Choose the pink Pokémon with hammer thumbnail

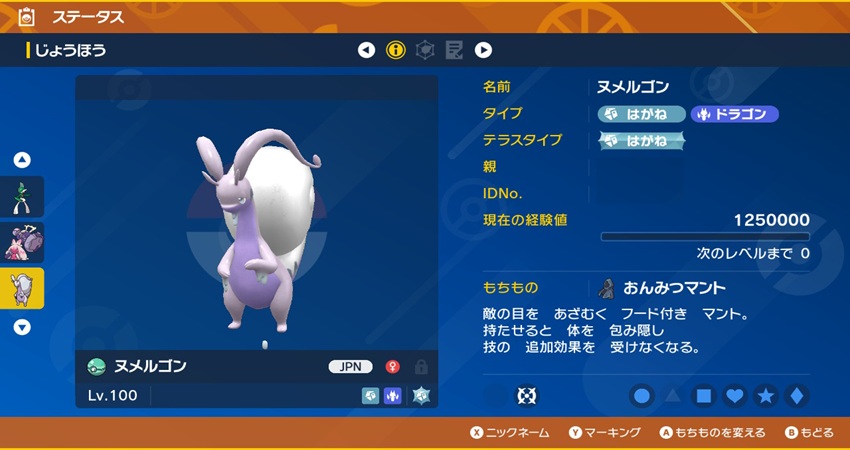pos(22,242)
